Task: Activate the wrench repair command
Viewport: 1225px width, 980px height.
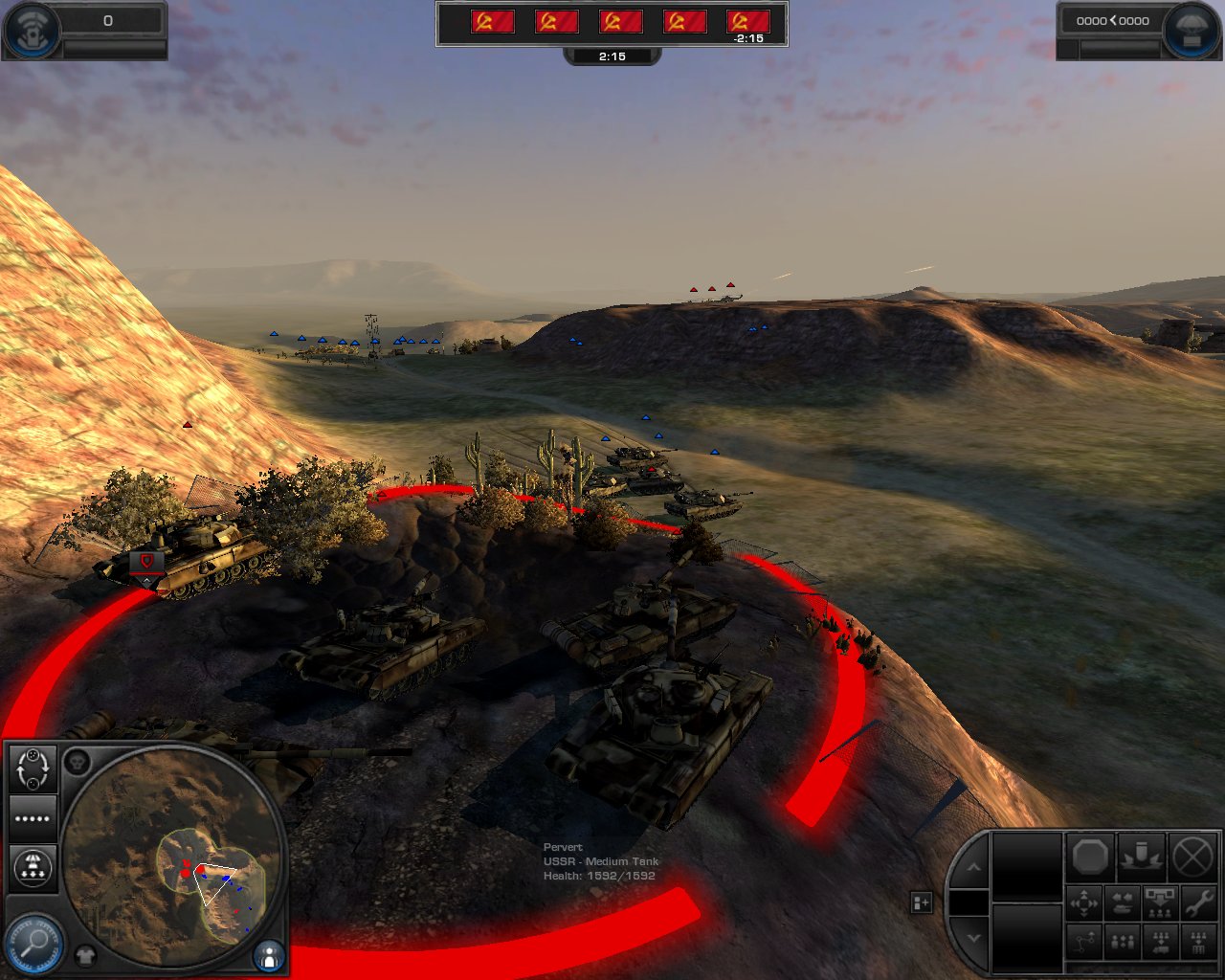Action: (x=1198, y=902)
